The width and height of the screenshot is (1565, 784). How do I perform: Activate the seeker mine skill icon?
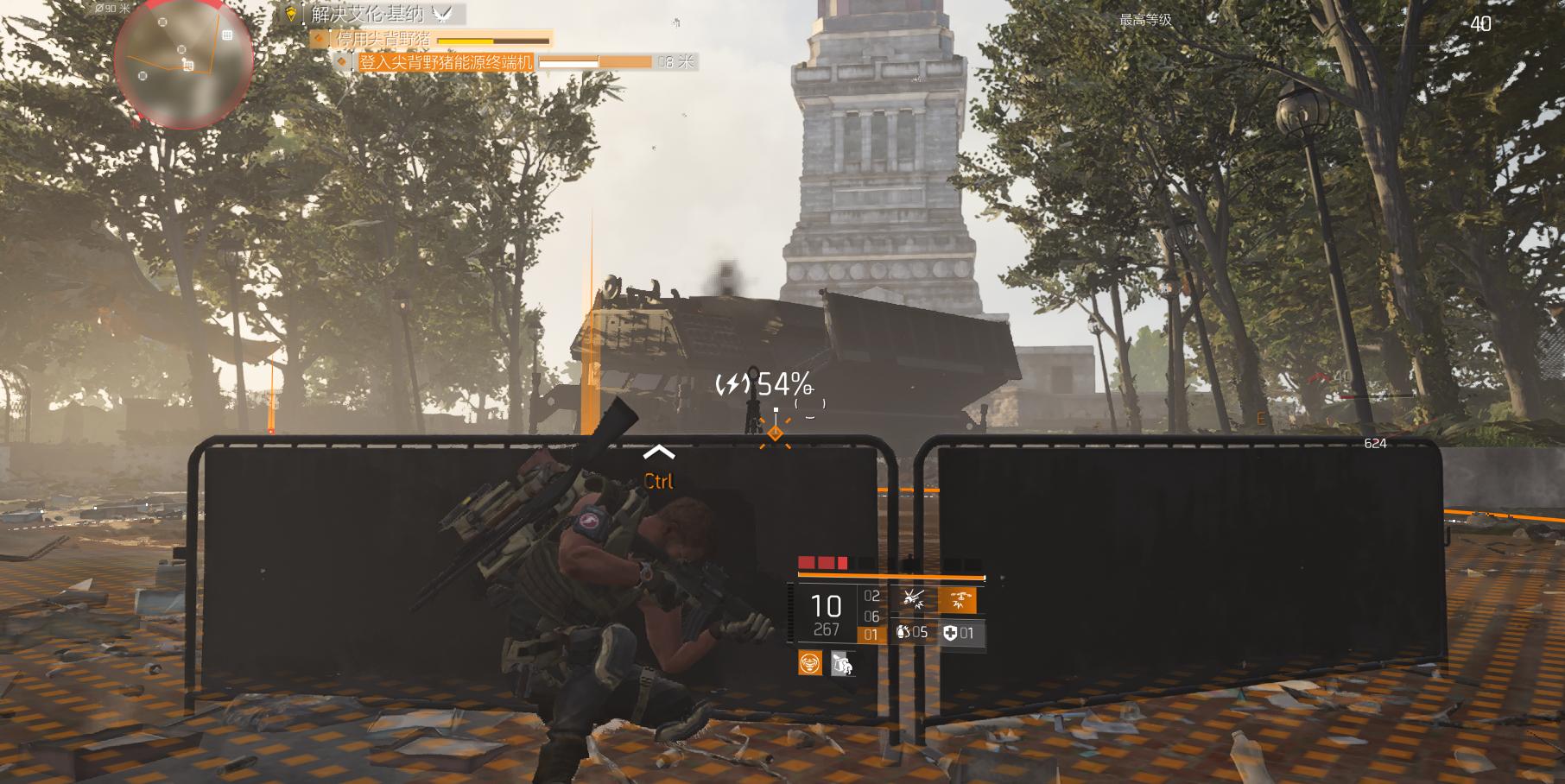pos(913,597)
